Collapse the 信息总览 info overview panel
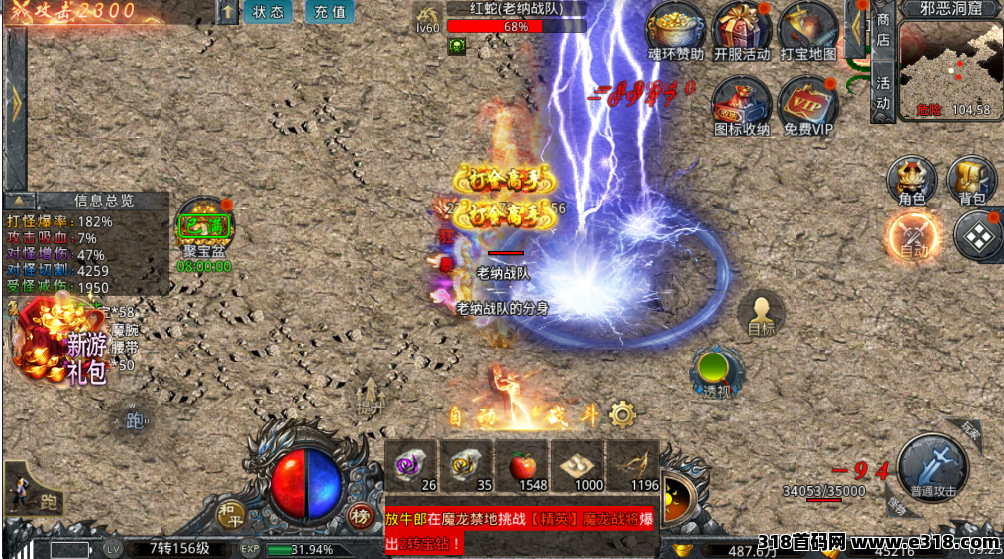The height and width of the screenshot is (559, 1004). click(x=20, y=201)
